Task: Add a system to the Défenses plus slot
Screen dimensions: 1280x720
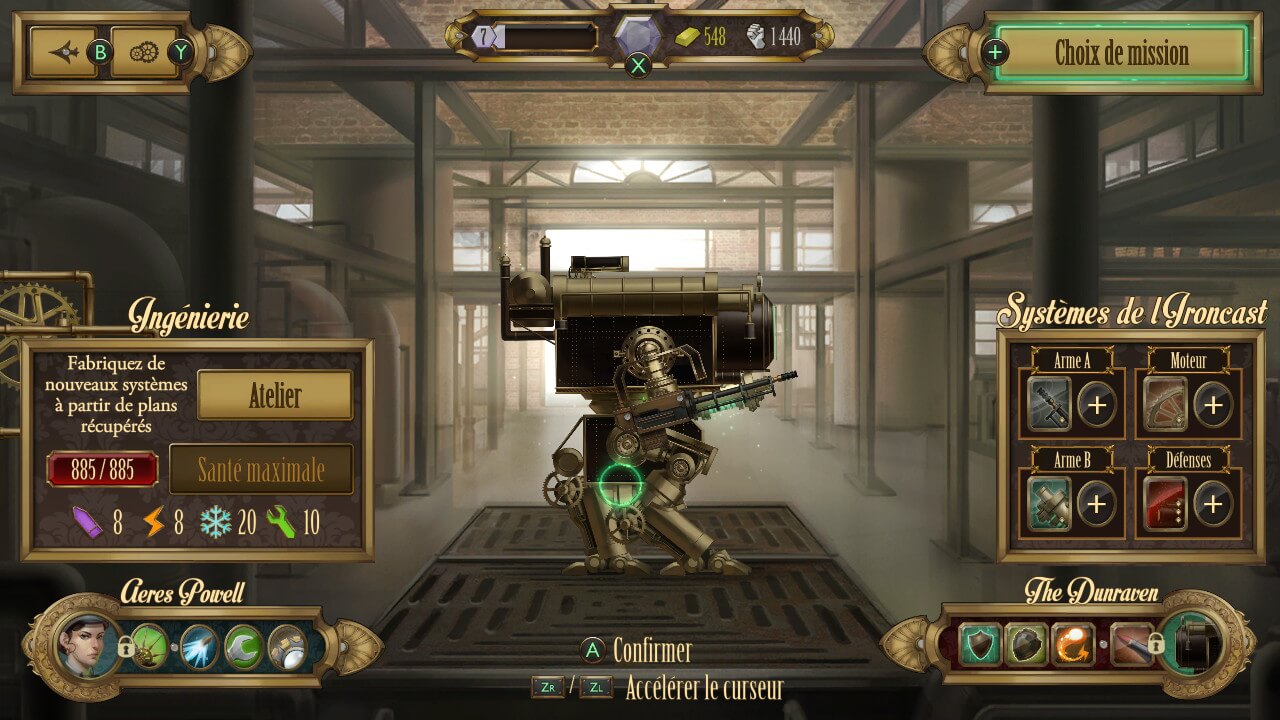Action: (1213, 503)
